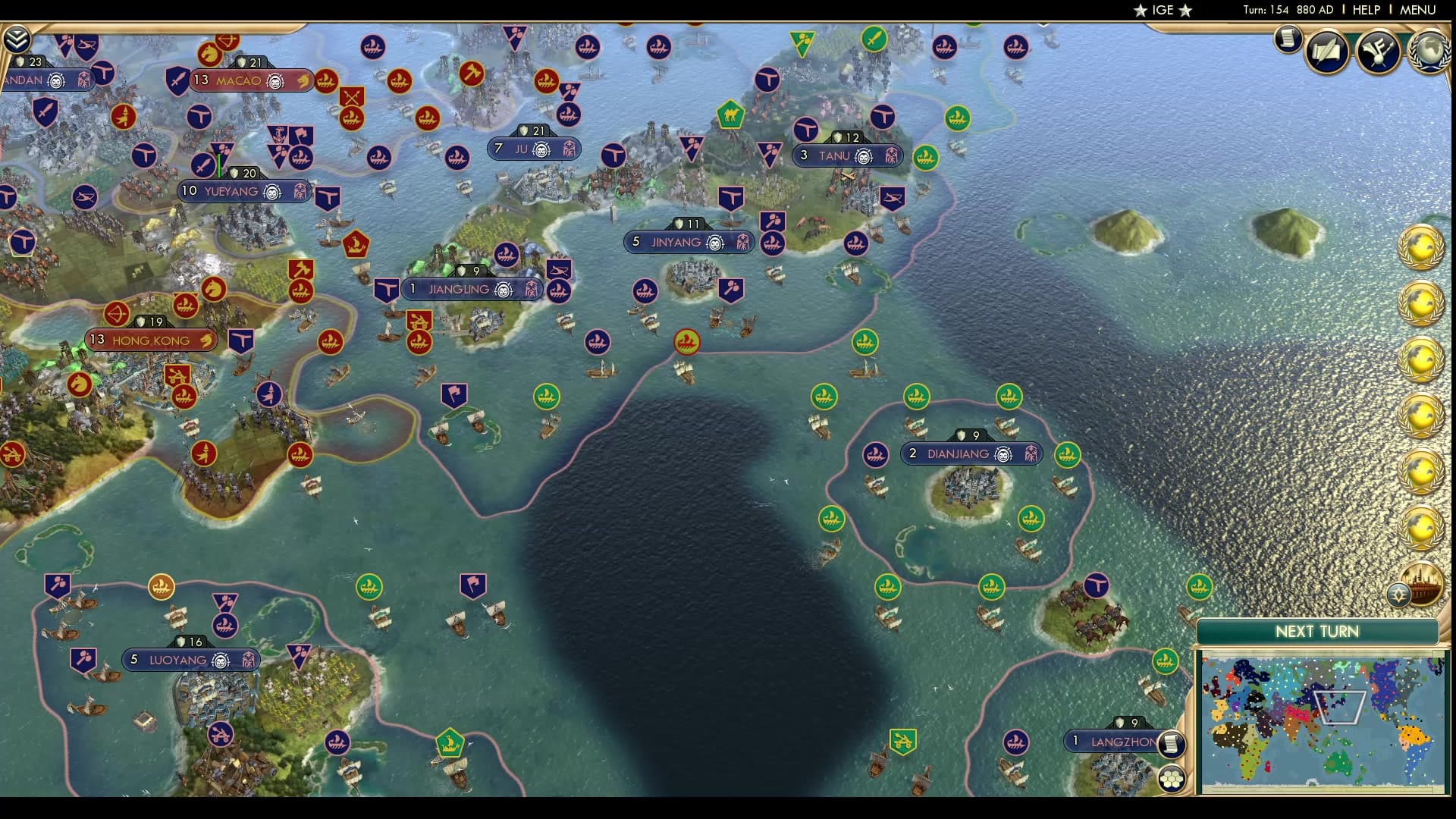The height and width of the screenshot is (819, 1456).
Task: Click the wonder notification medallion above the minimap
Action: pos(1420,584)
